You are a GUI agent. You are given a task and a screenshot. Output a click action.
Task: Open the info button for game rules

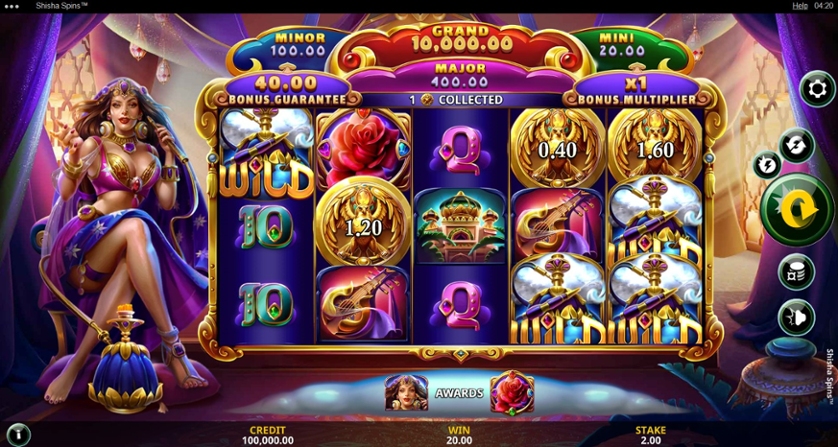pyautogui.click(x=17, y=435)
